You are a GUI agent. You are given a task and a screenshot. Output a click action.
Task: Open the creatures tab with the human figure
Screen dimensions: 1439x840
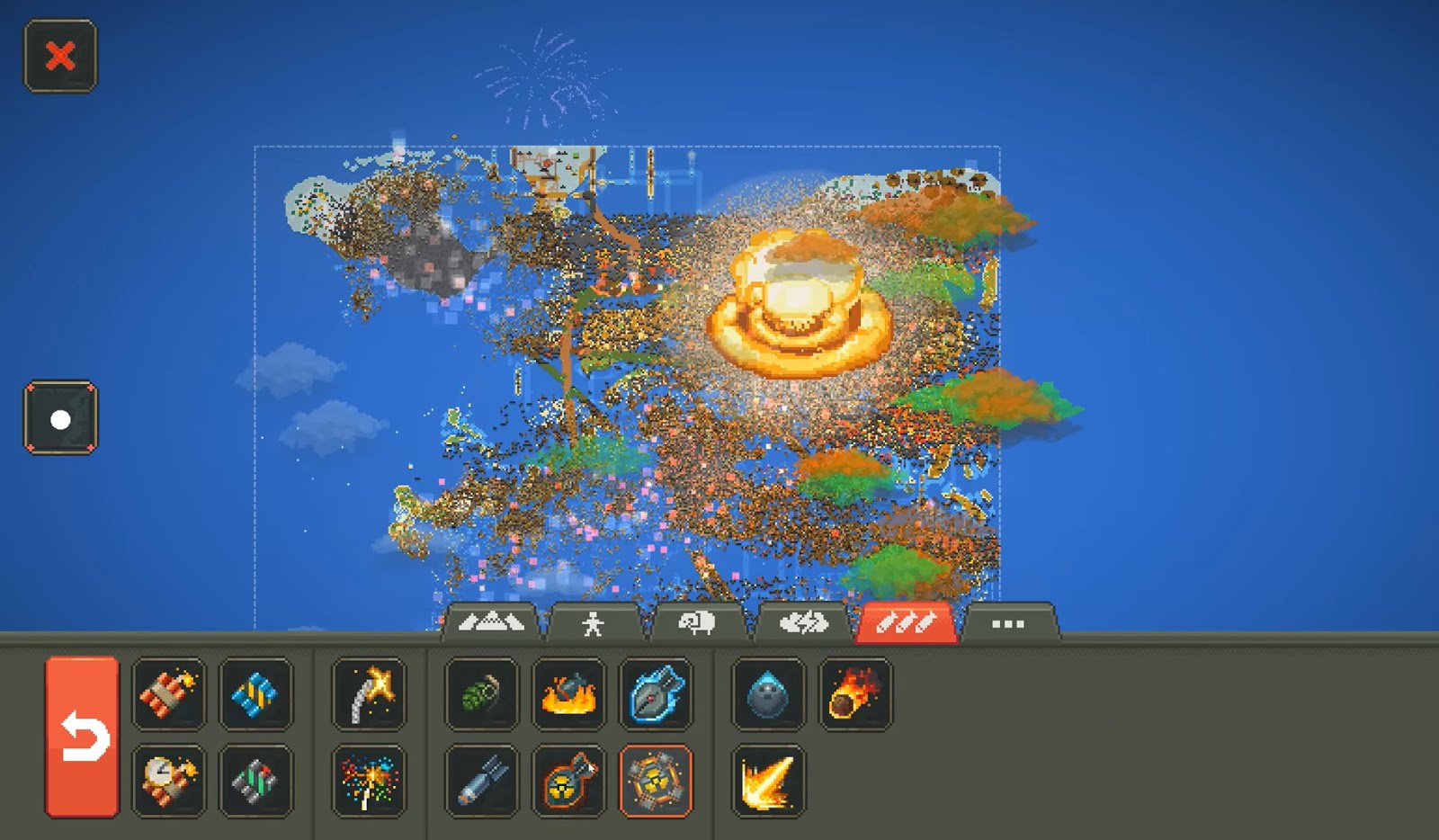click(592, 621)
